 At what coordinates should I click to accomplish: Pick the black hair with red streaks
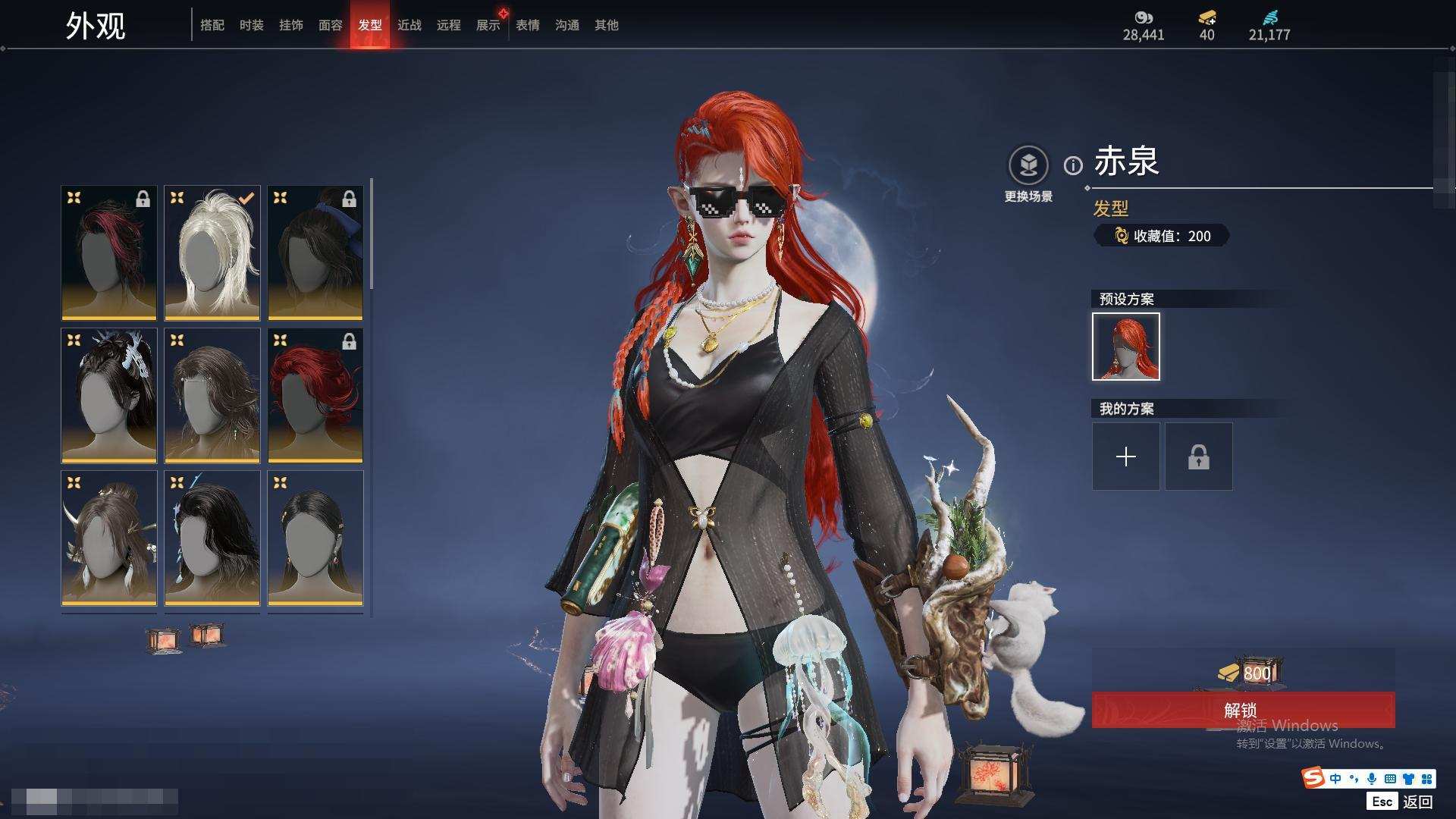pos(109,253)
